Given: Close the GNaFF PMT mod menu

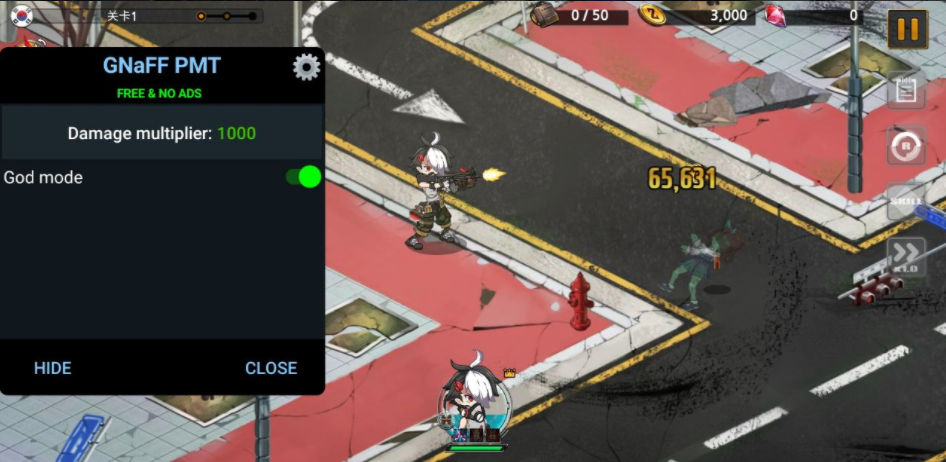Looking at the screenshot, I should pyautogui.click(x=271, y=368).
